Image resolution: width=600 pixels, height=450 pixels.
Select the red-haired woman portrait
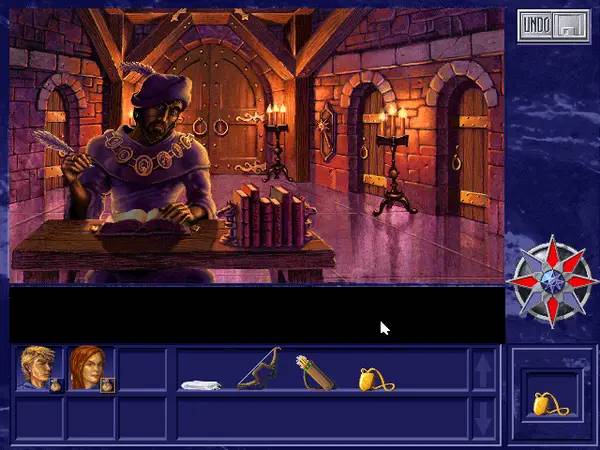click(x=88, y=368)
